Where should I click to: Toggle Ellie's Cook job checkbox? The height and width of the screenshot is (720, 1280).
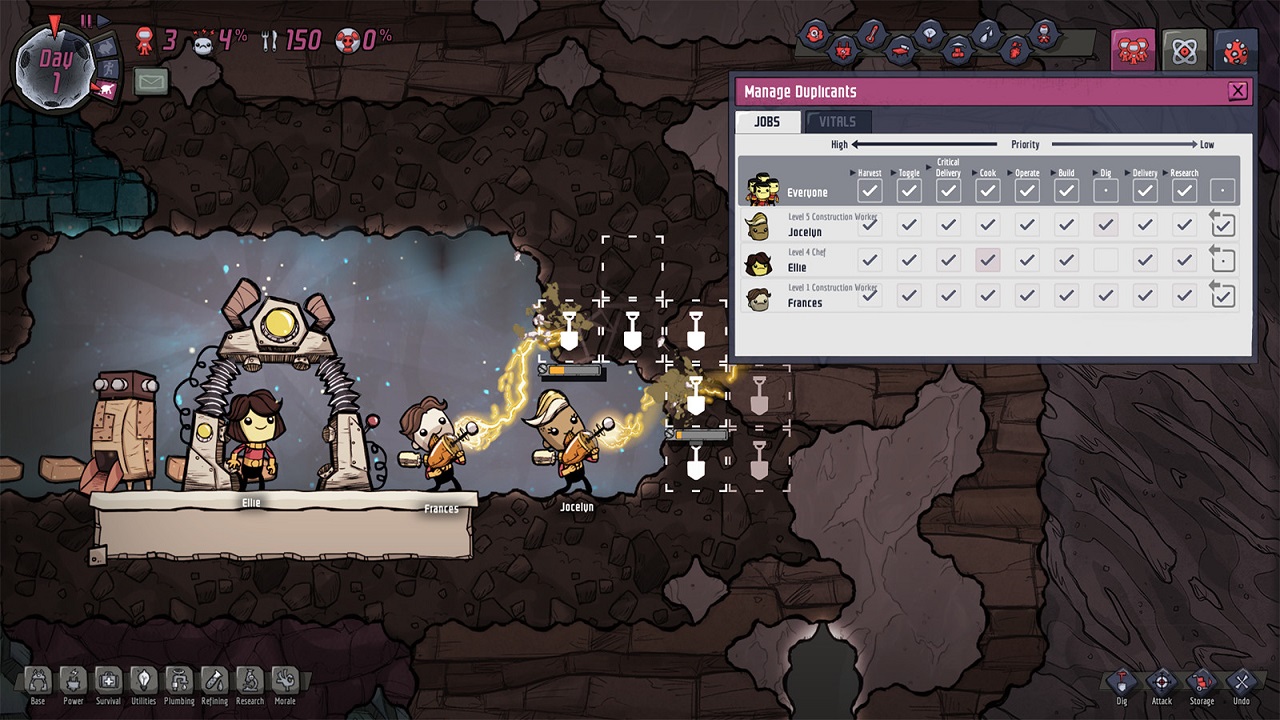click(987, 260)
